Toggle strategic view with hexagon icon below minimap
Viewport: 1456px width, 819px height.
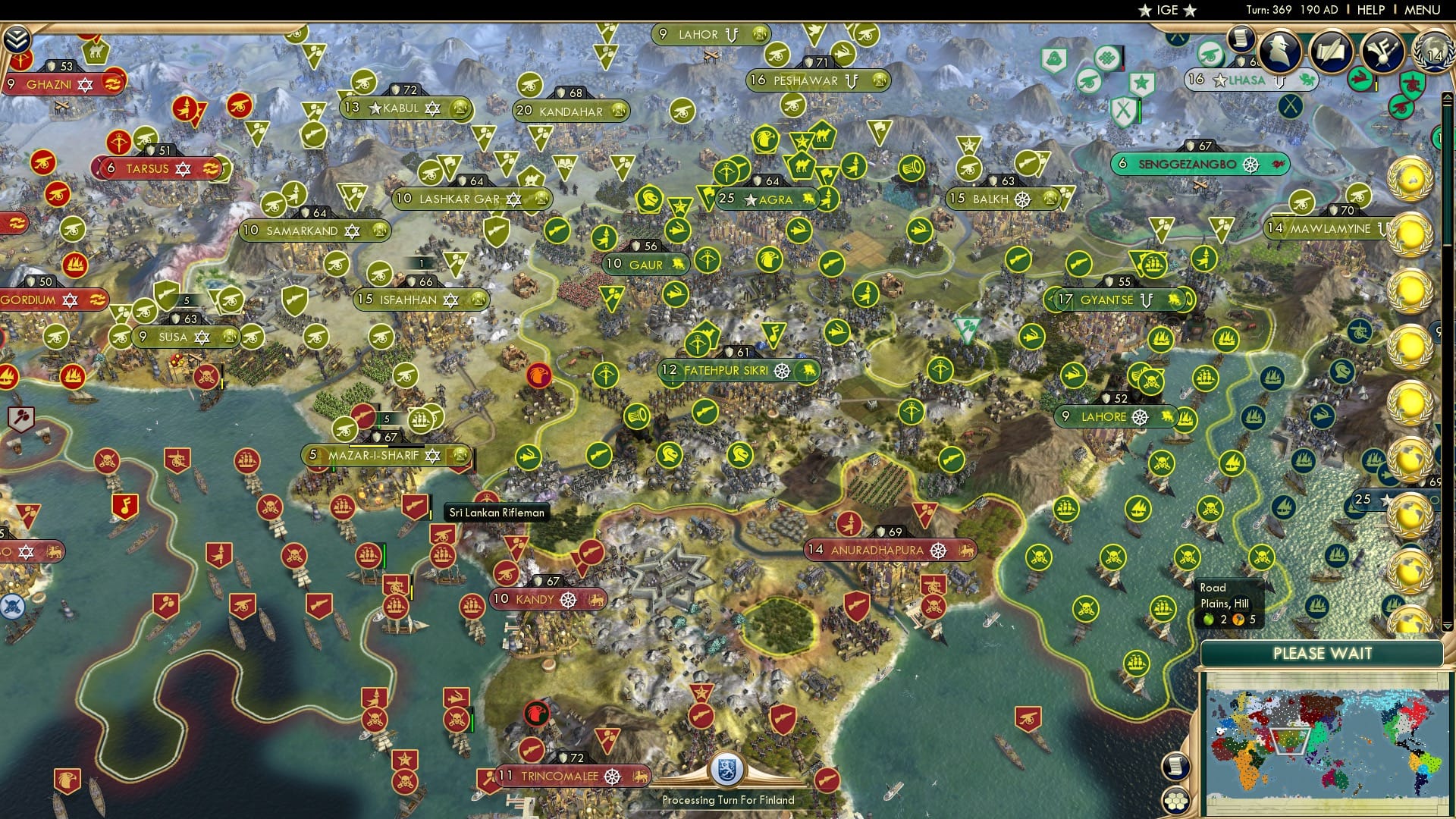coord(1175,800)
